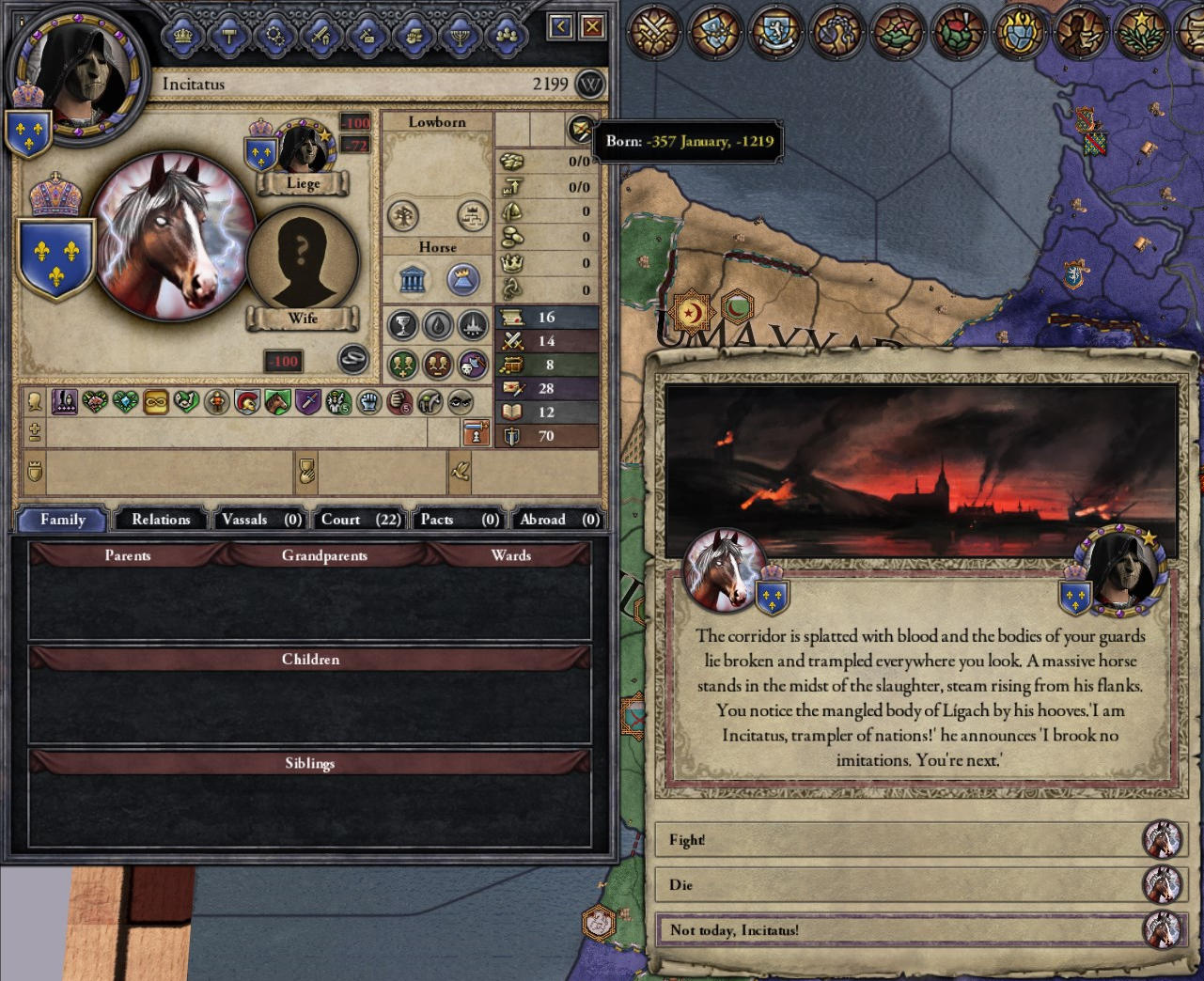Click the blue fleur-de-lis realm shield

click(55, 258)
